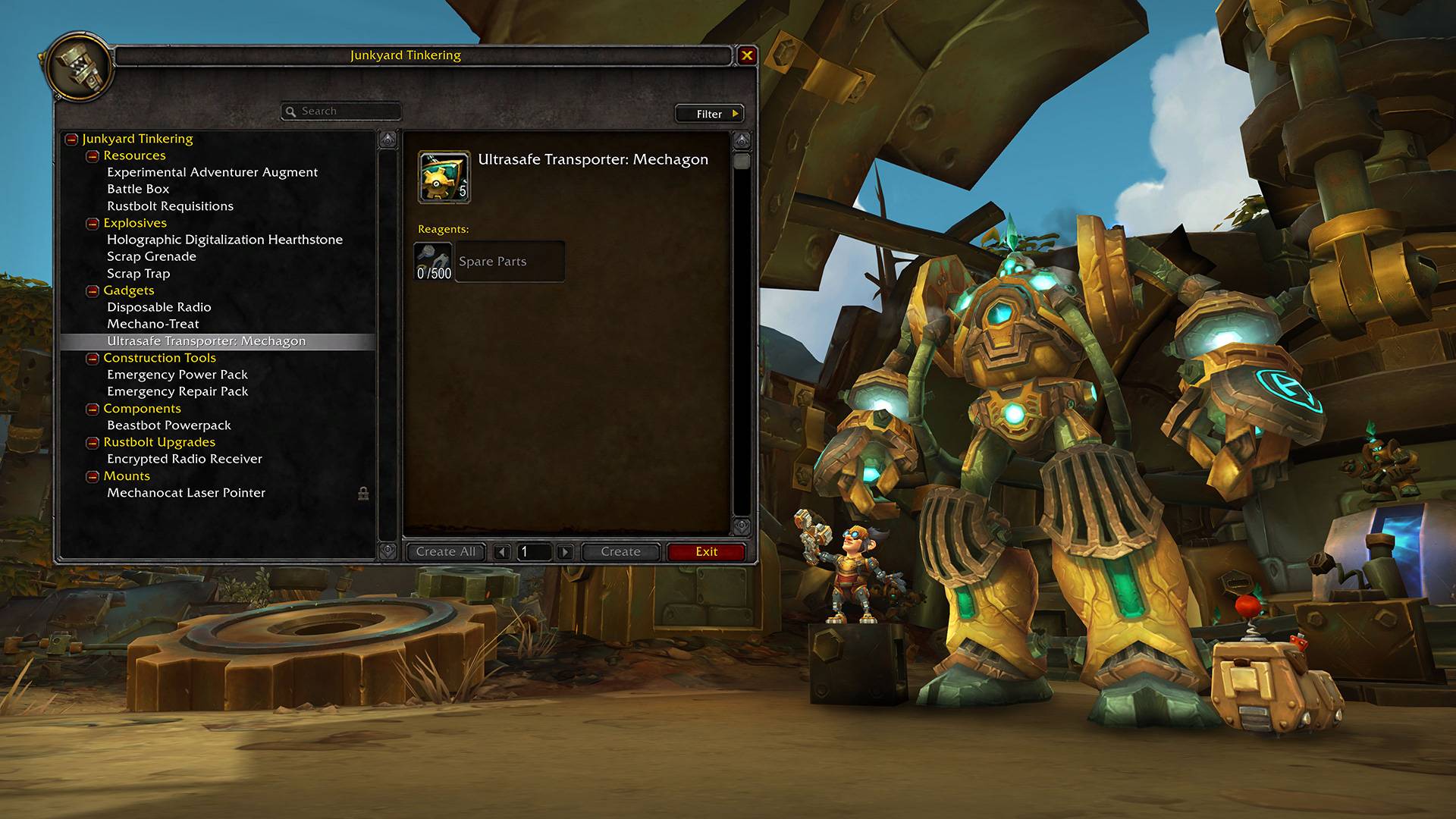Choose Rustbolt Requisitions from the list
The height and width of the screenshot is (819, 1456).
[x=170, y=206]
